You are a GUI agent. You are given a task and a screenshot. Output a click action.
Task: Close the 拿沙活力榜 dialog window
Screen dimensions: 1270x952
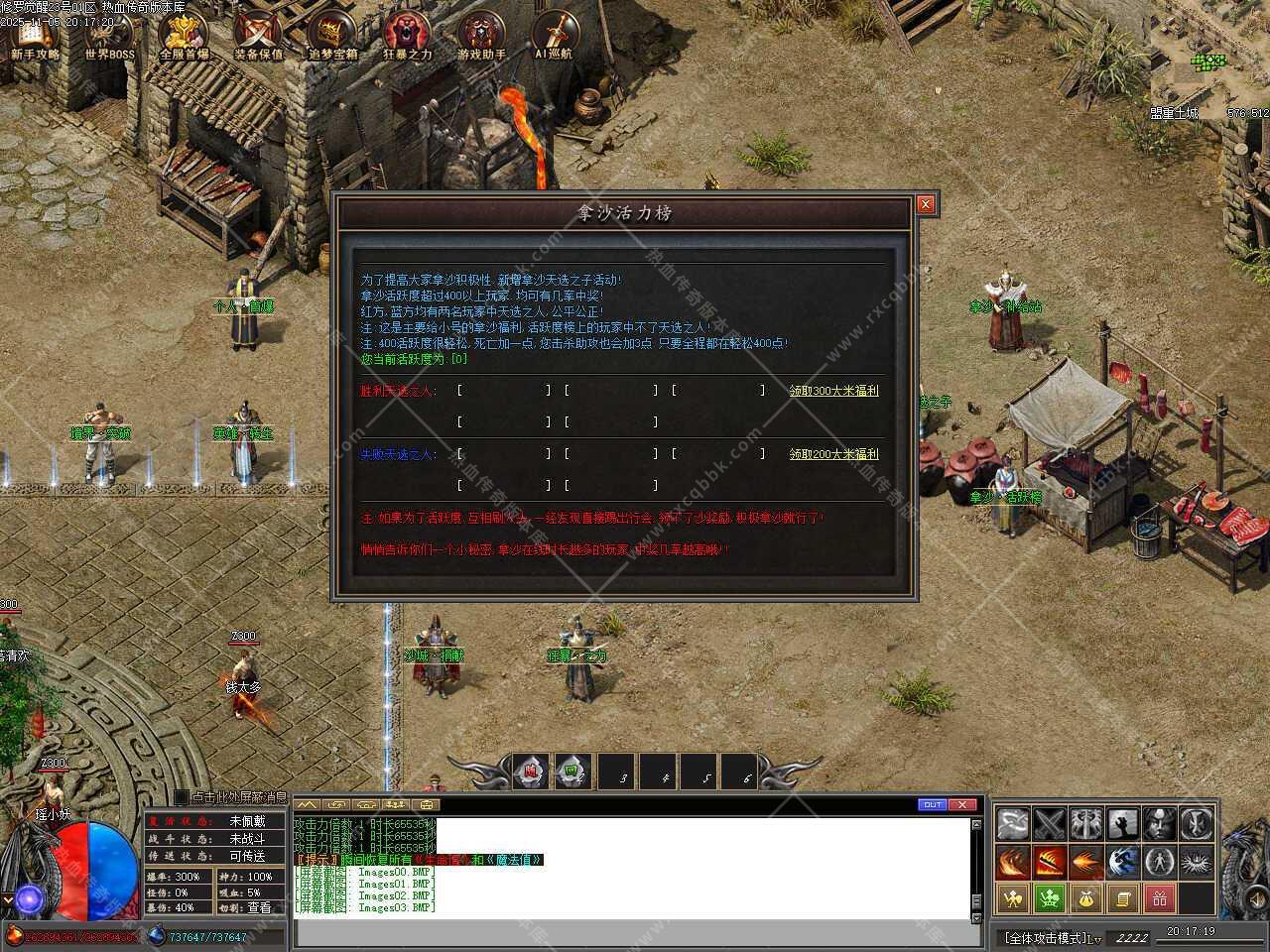click(x=925, y=204)
